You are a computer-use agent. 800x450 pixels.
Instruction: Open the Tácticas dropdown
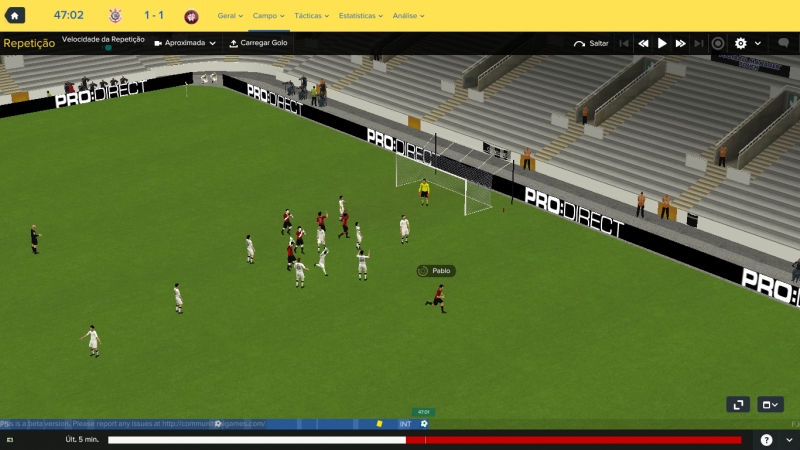pos(312,16)
